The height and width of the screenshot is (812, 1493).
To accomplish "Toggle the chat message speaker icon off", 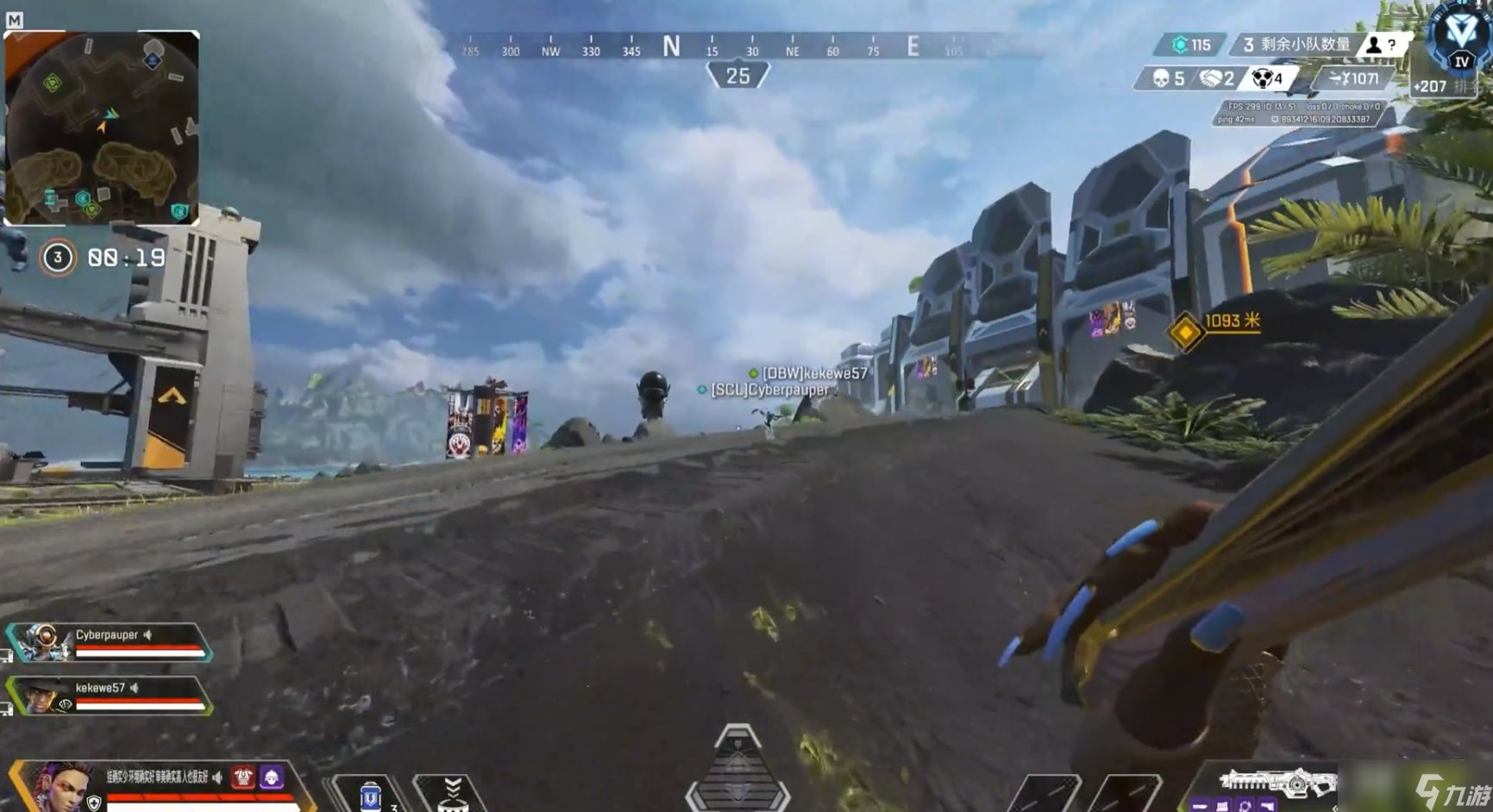I will (217, 776).
